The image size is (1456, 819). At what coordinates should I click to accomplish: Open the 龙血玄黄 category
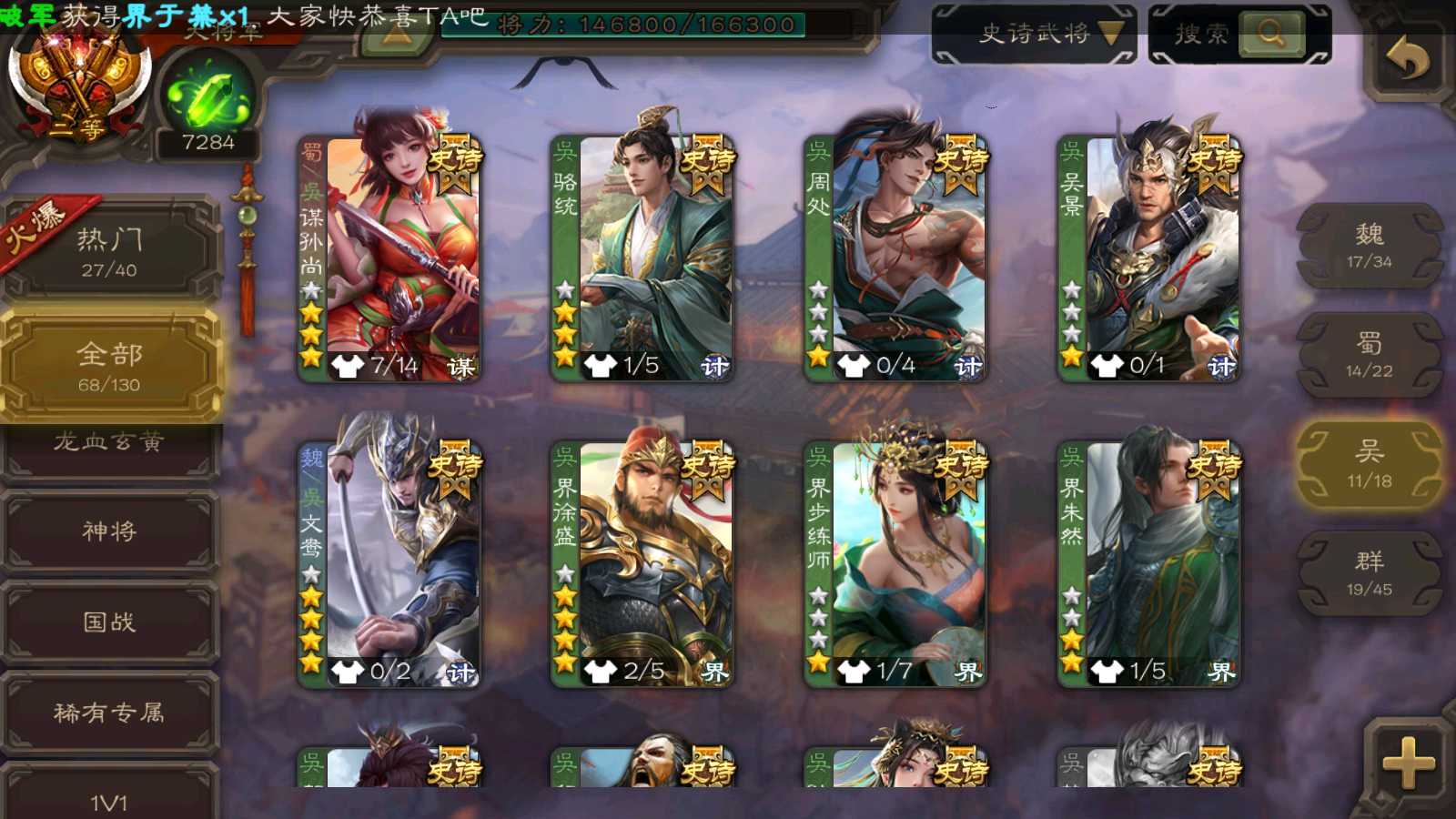[x=109, y=444]
